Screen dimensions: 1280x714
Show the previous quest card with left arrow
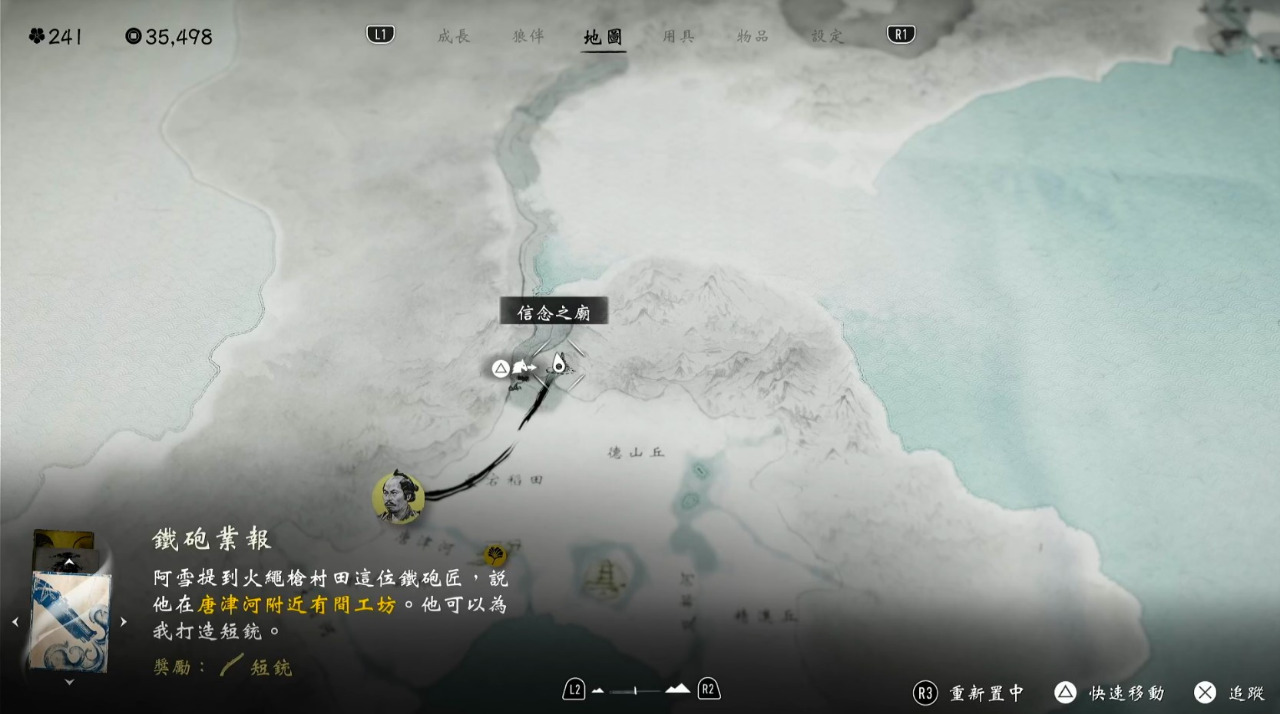tap(14, 622)
